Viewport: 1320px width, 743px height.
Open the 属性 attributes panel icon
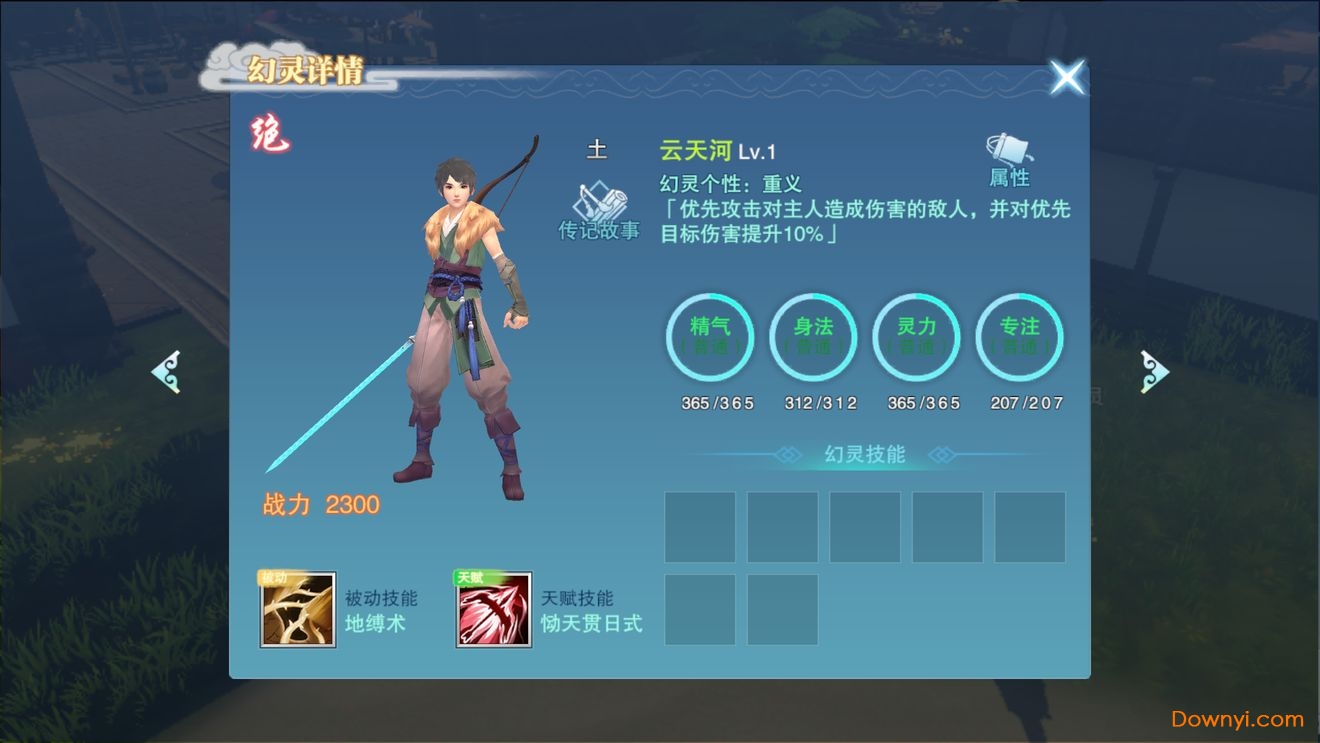(x=1010, y=157)
